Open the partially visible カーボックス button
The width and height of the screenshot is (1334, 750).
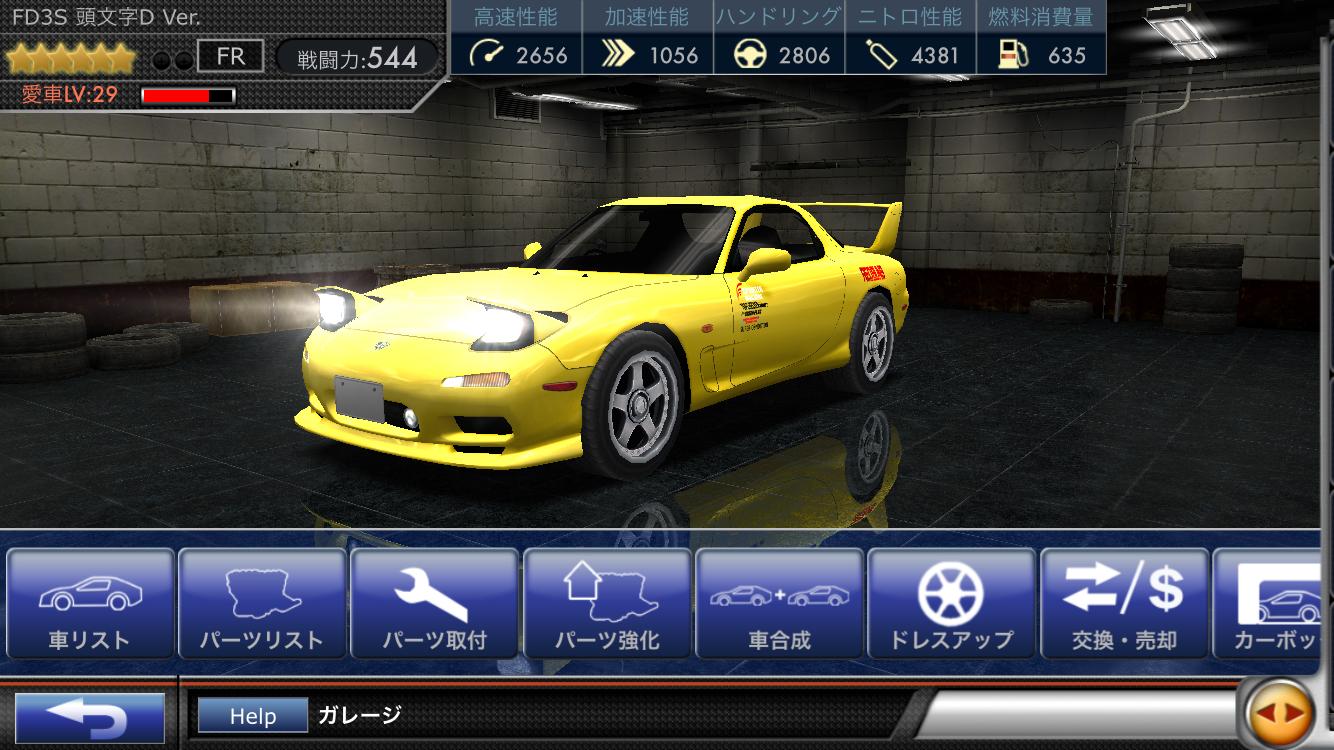(1275, 603)
